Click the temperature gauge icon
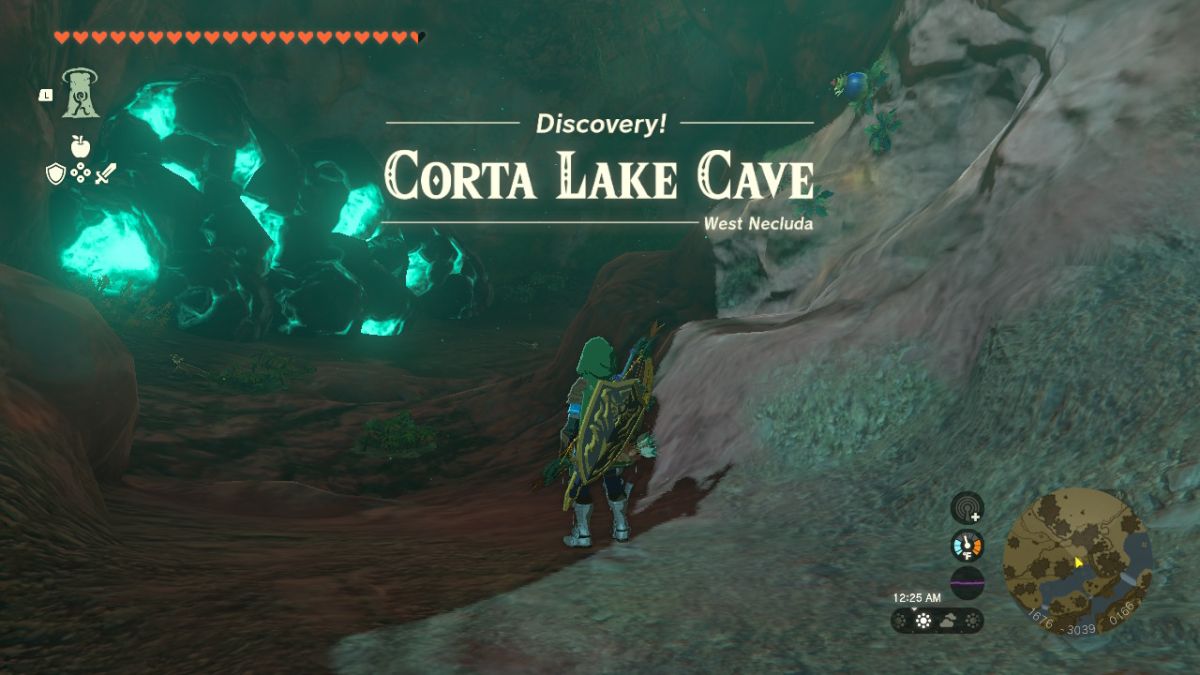This screenshot has height=675, width=1200. [967, 545]
